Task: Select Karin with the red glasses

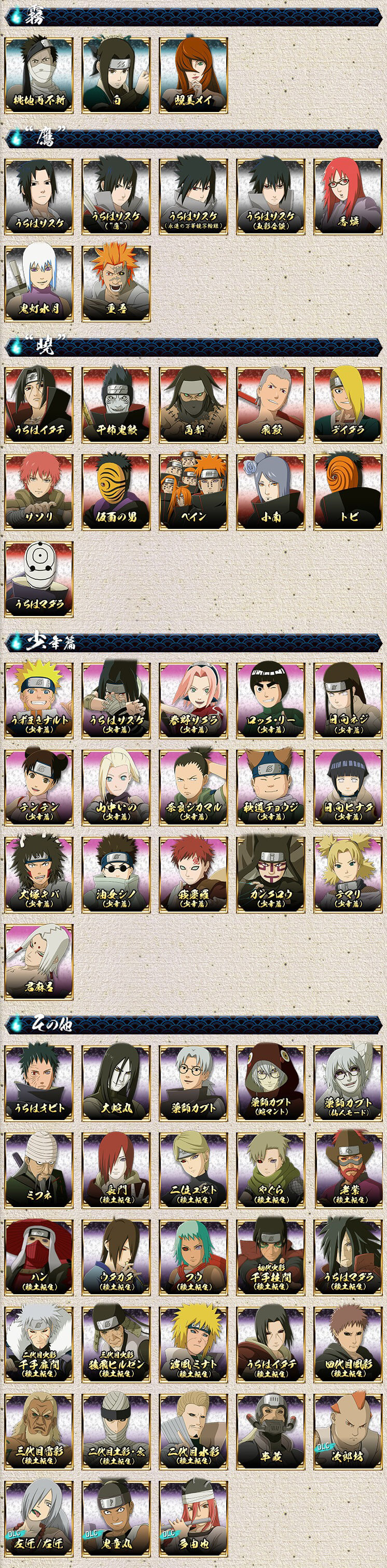Action: [348, 197]
